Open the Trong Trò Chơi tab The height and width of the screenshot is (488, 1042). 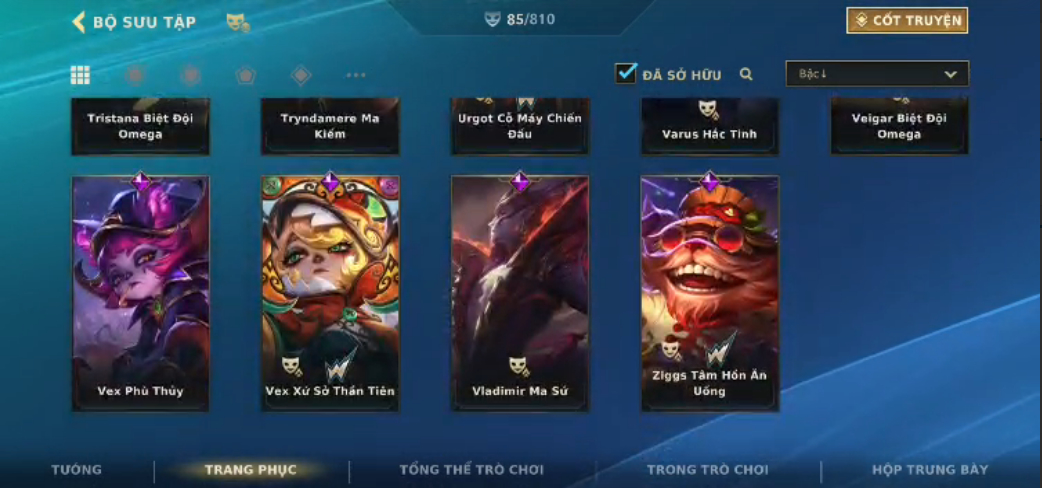pos(708,470)
